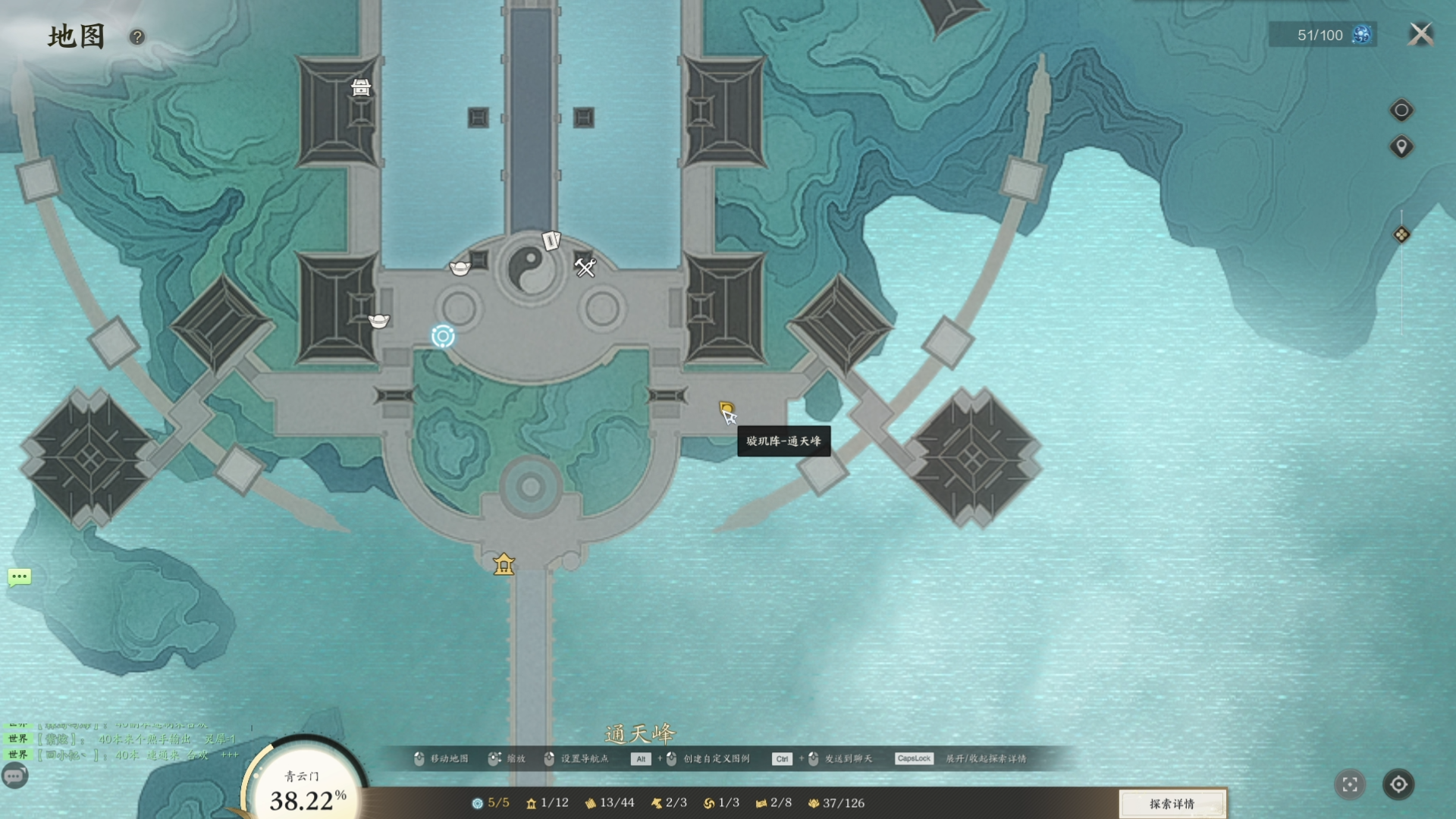Select the golden pavilion map marker
The width and height of the screenshot is (1456, 819).
(x=504, y=564)
